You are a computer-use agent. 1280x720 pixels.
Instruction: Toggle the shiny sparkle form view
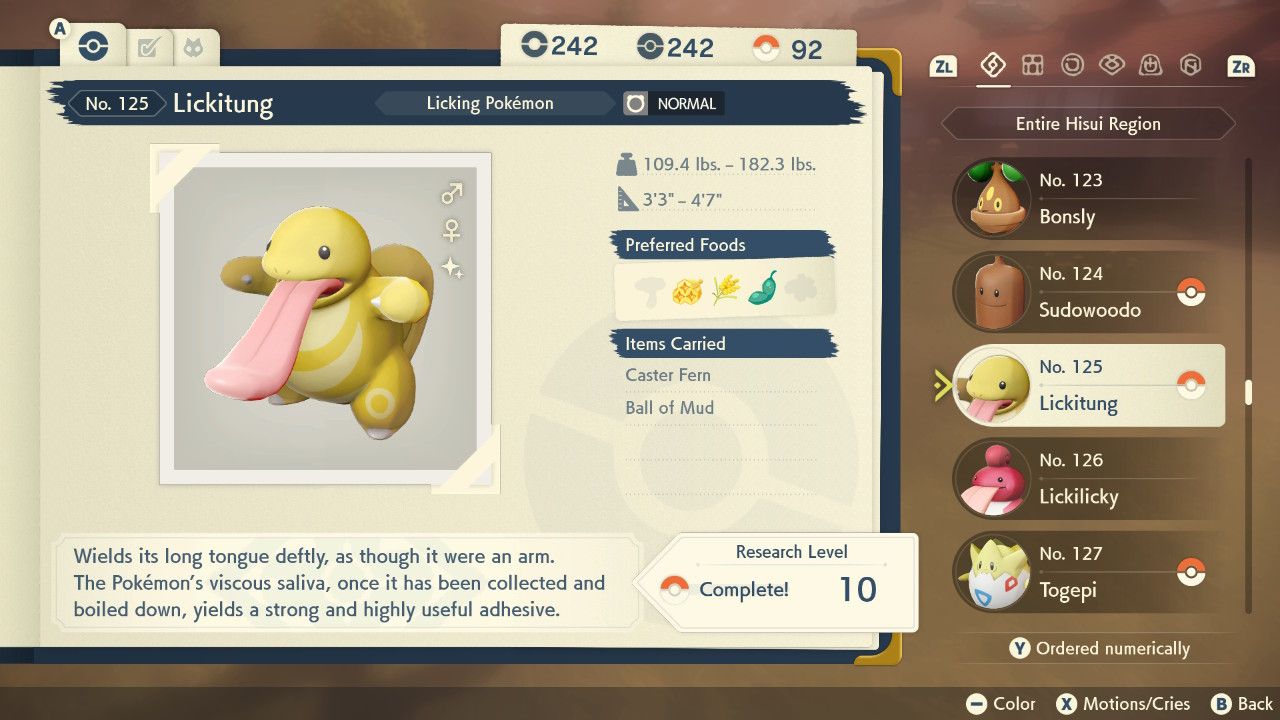tap(450, 268)
